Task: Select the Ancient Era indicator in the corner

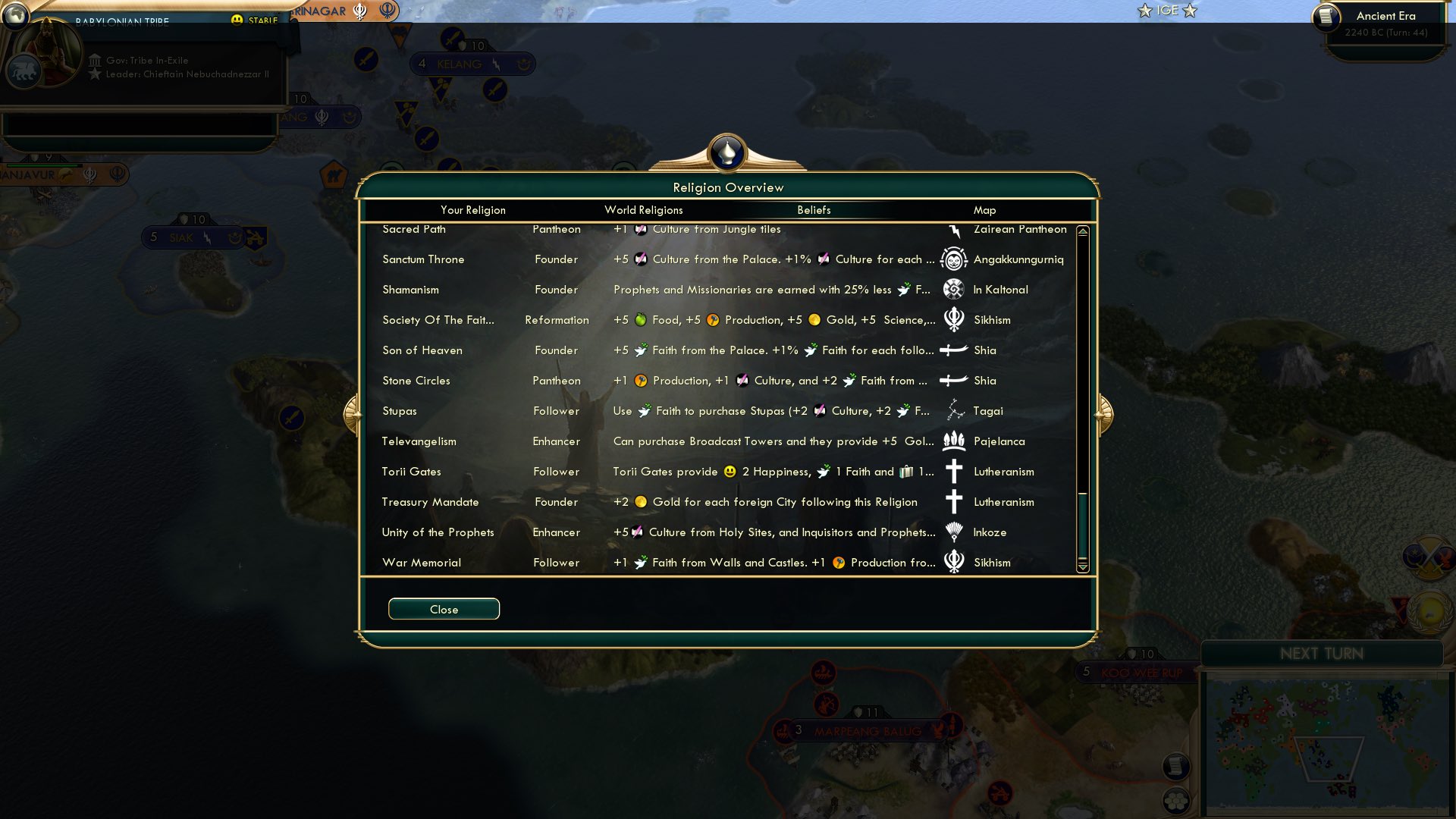Action: coord(1385,16)
